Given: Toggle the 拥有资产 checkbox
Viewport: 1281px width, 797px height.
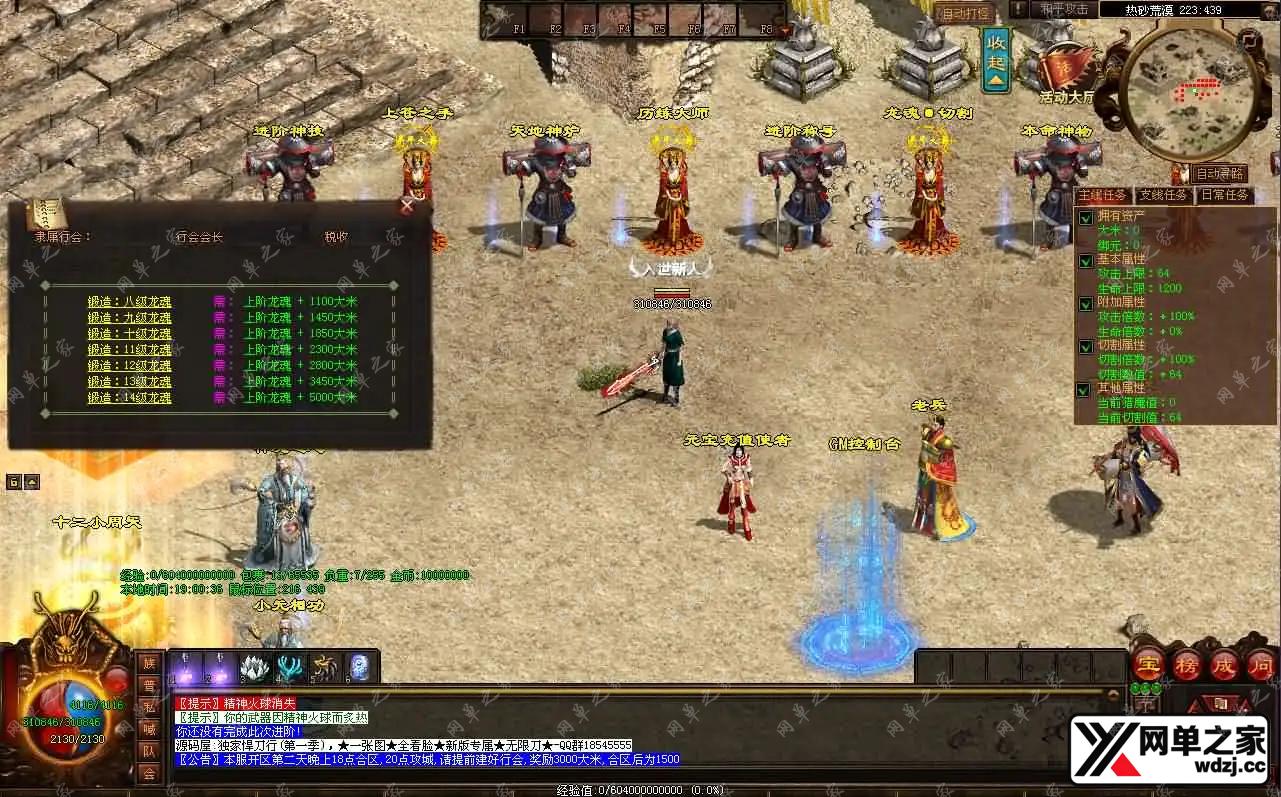Looking at the screenshot, I should (x=1086, y=217).
